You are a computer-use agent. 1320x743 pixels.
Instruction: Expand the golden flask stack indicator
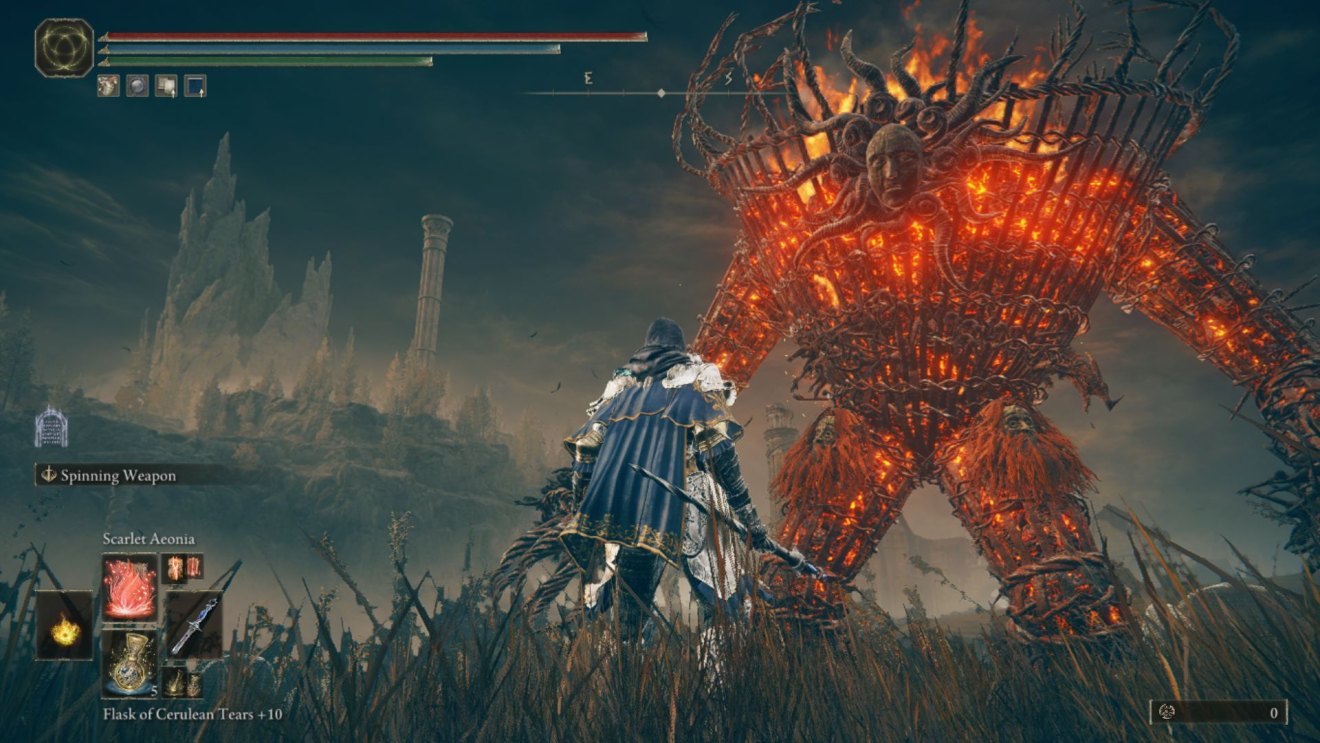coord(154,690)
